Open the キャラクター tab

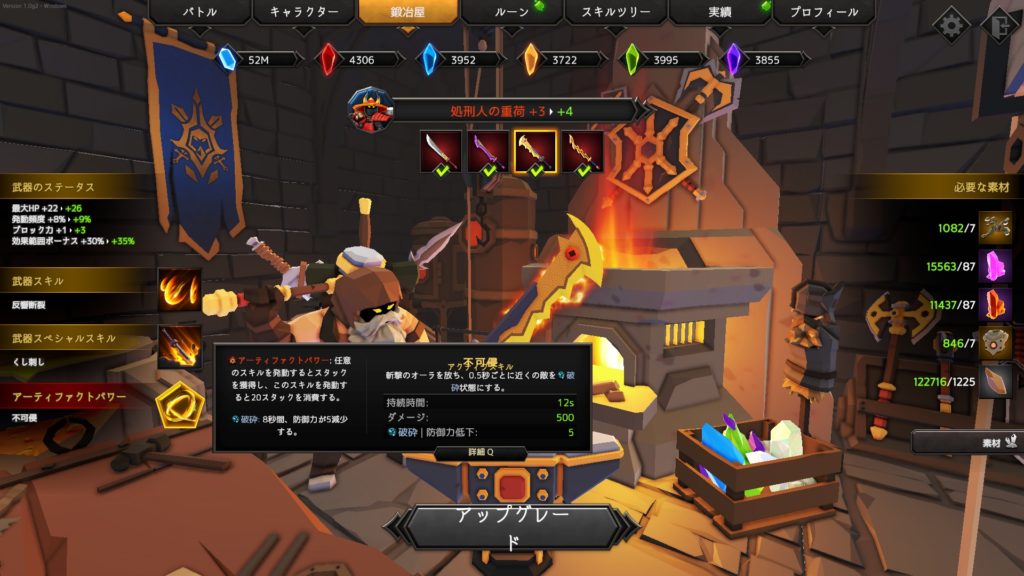click(304, 13)
